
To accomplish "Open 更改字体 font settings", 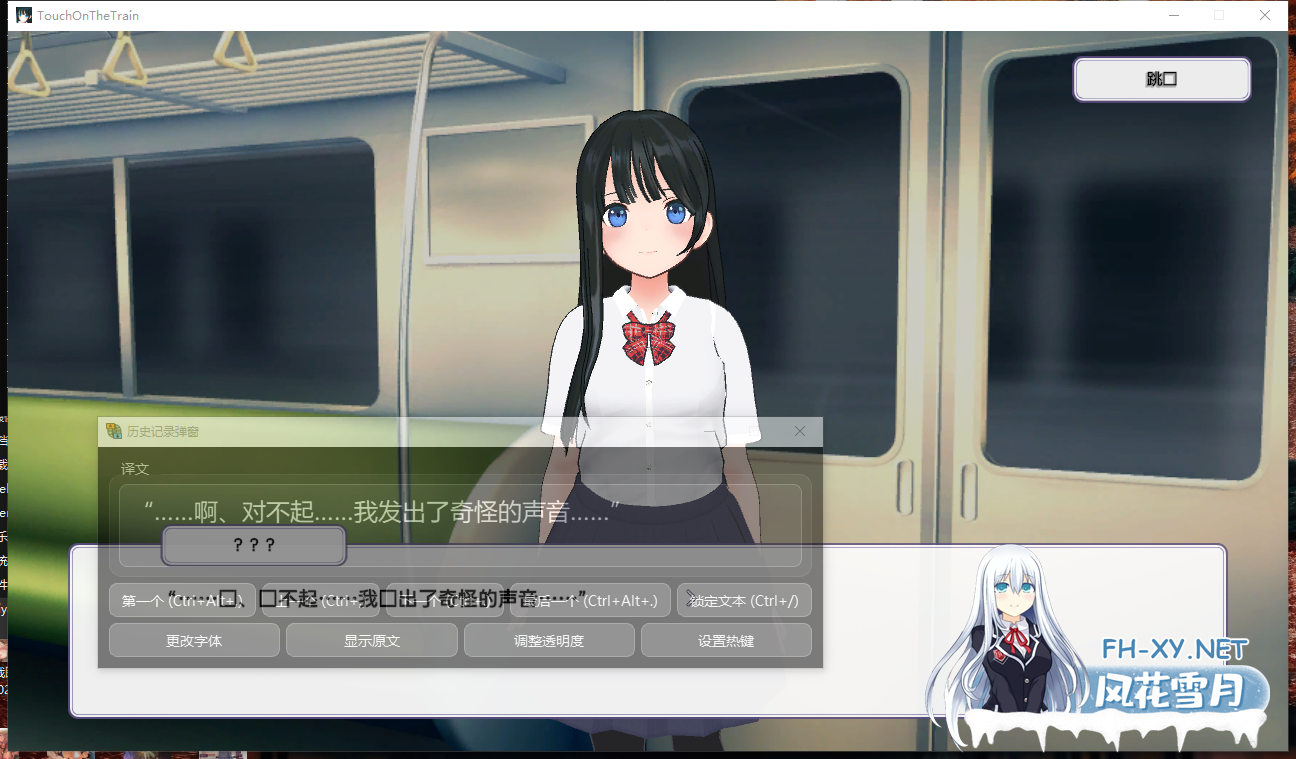I will (194, 640).
